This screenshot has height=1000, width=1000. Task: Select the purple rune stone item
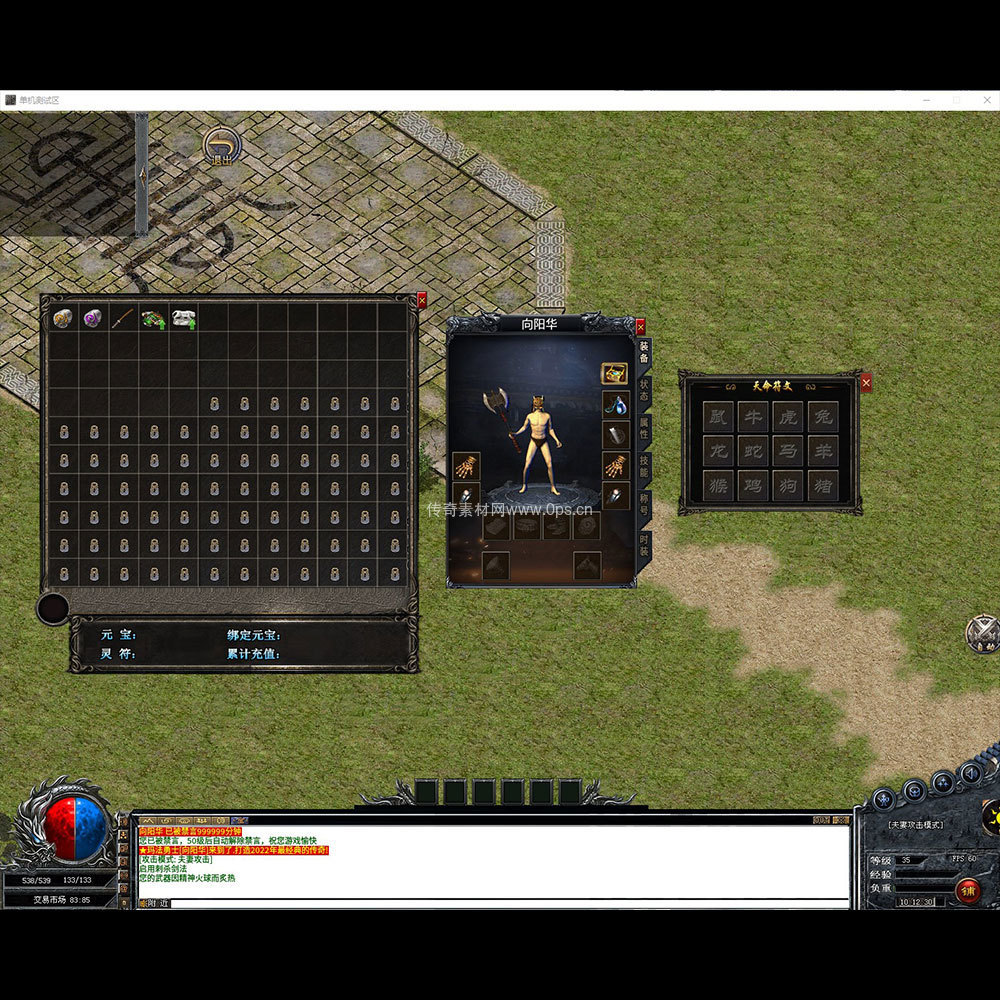(x=92, y=318)
